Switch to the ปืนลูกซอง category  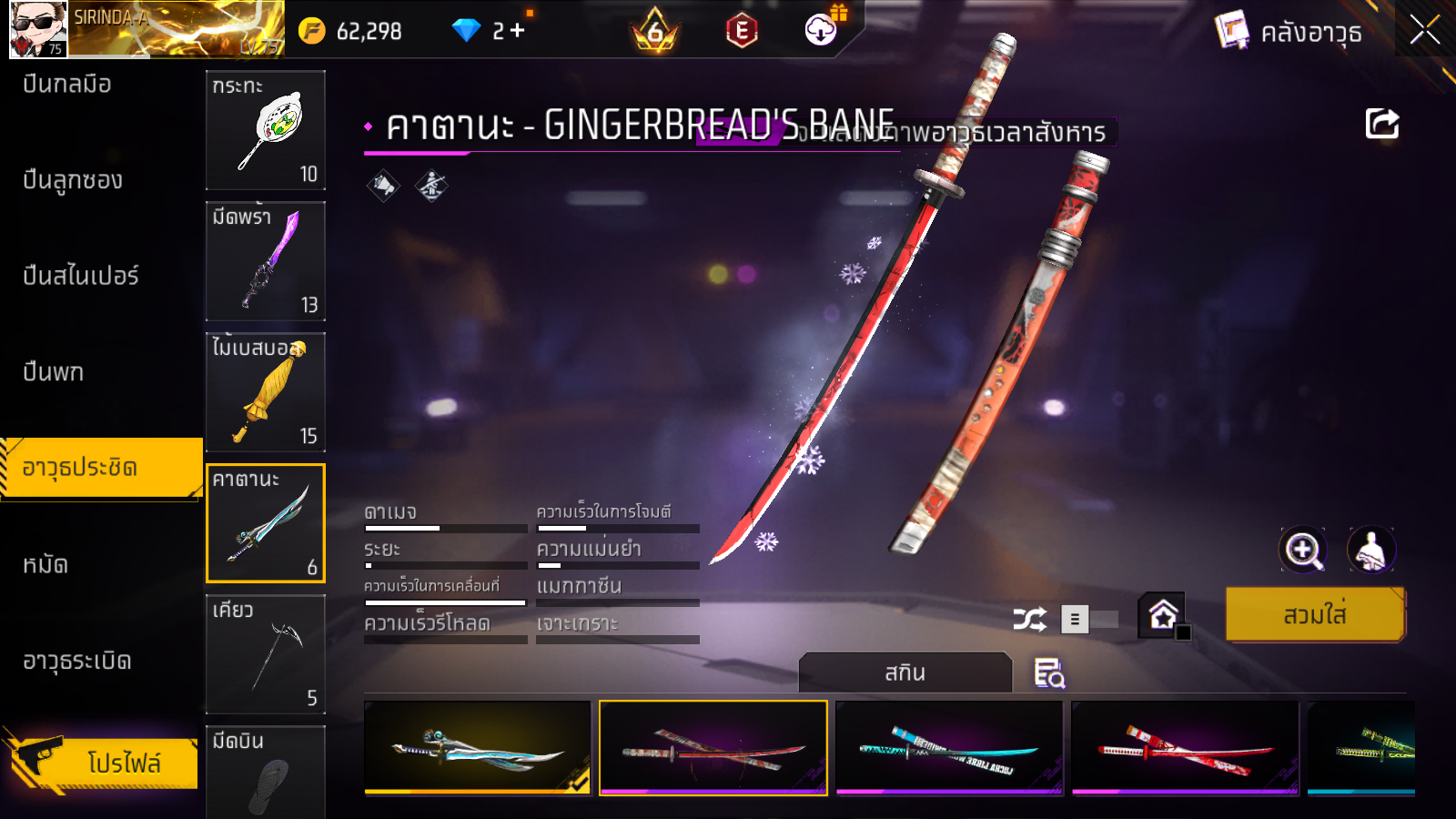(x=73, y=180)
